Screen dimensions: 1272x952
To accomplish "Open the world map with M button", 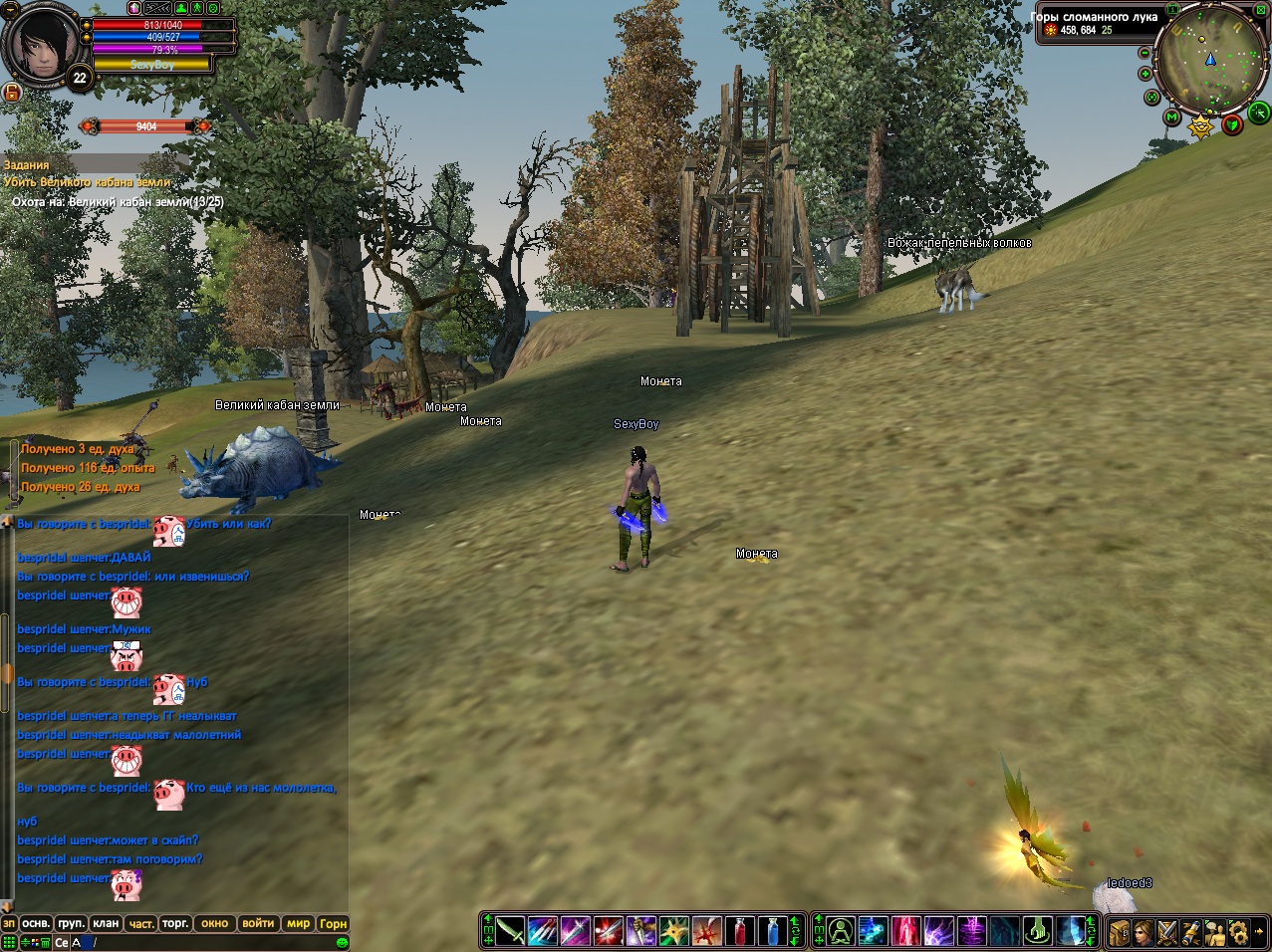I will click(1171, 118).
